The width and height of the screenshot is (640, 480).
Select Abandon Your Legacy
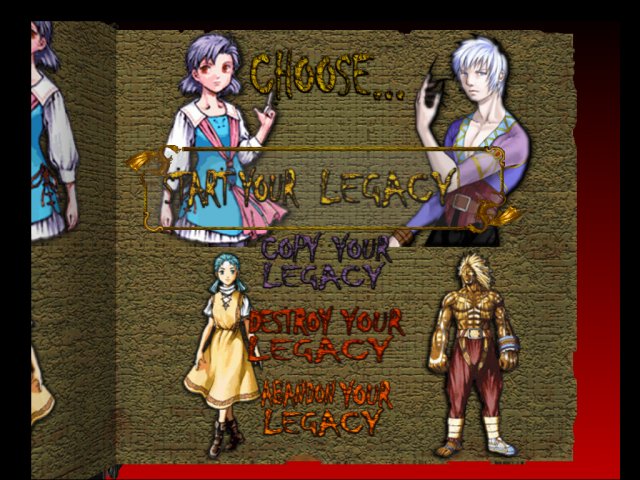(x=325, y=407)
